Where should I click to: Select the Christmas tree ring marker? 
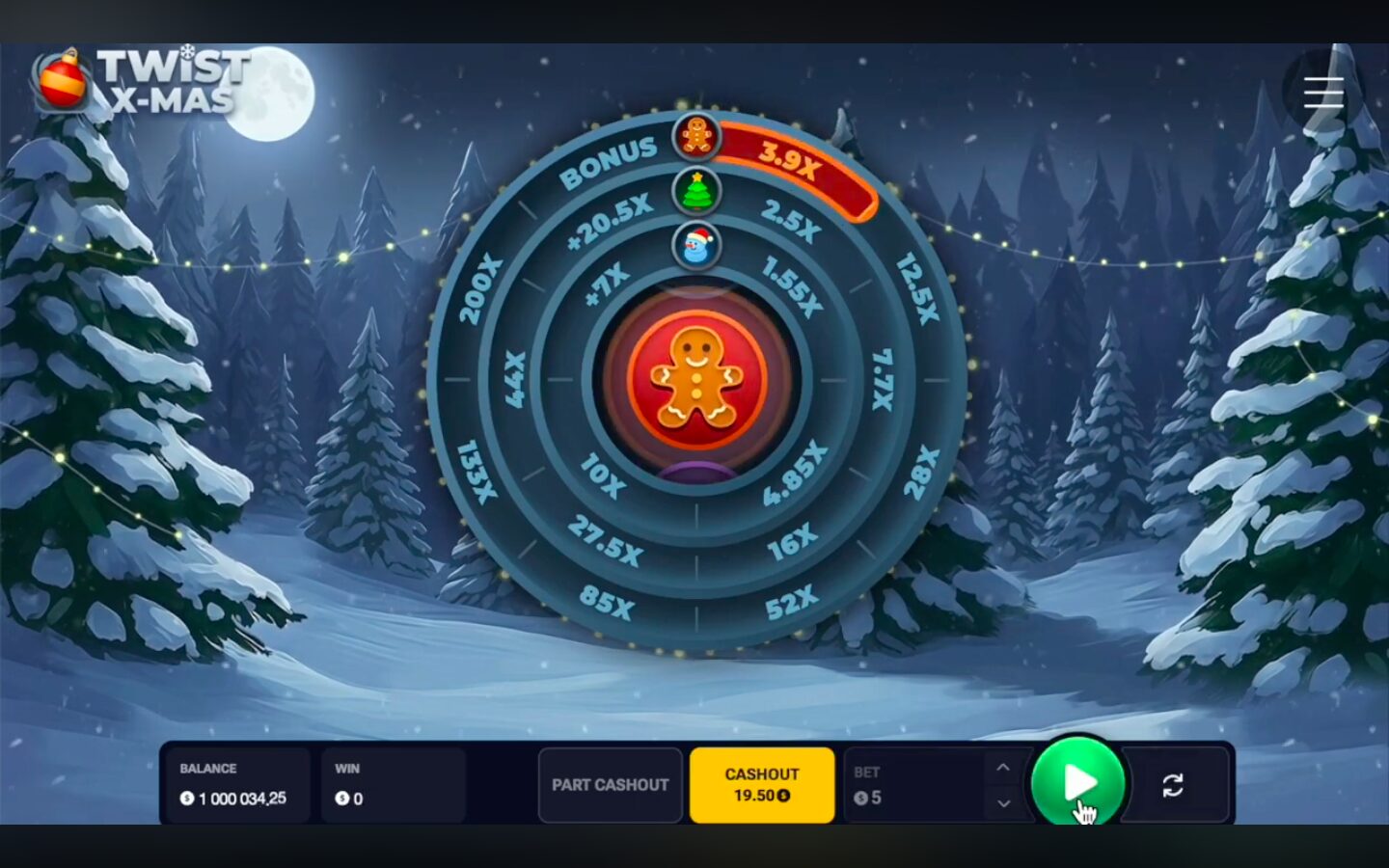[695, 190]
